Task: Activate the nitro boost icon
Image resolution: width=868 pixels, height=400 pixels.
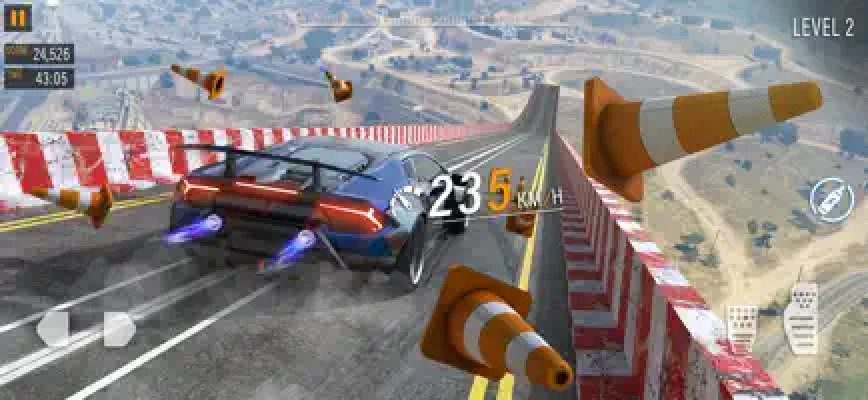Action: [829, 198]
